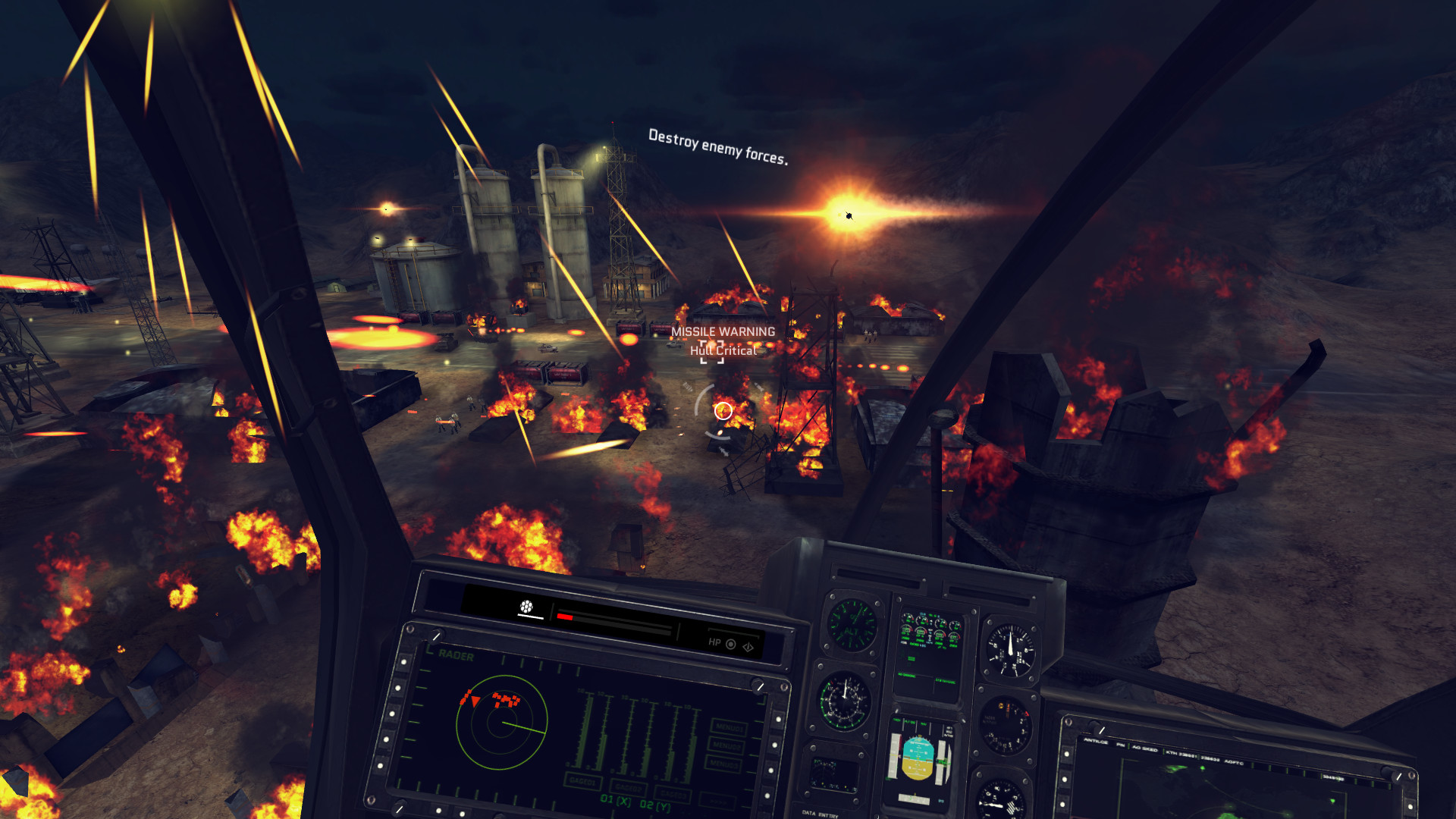Select the diamond icon next to the HP readout
Screen dimensions: 1456x819
(x=750, y=647)
